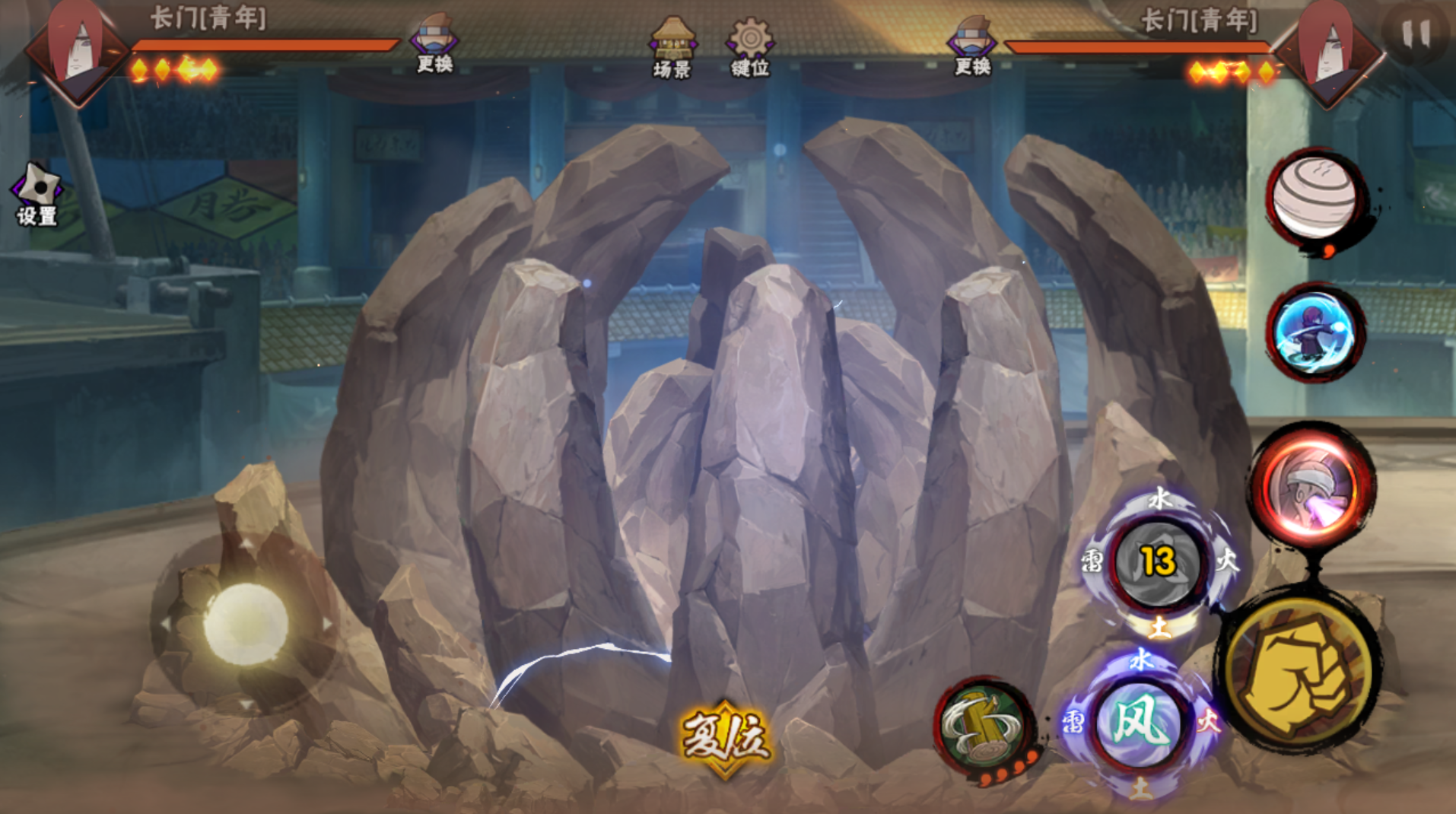1456x814 pixels.
Task: Pause the match with the pause button
Action: 1415,33
